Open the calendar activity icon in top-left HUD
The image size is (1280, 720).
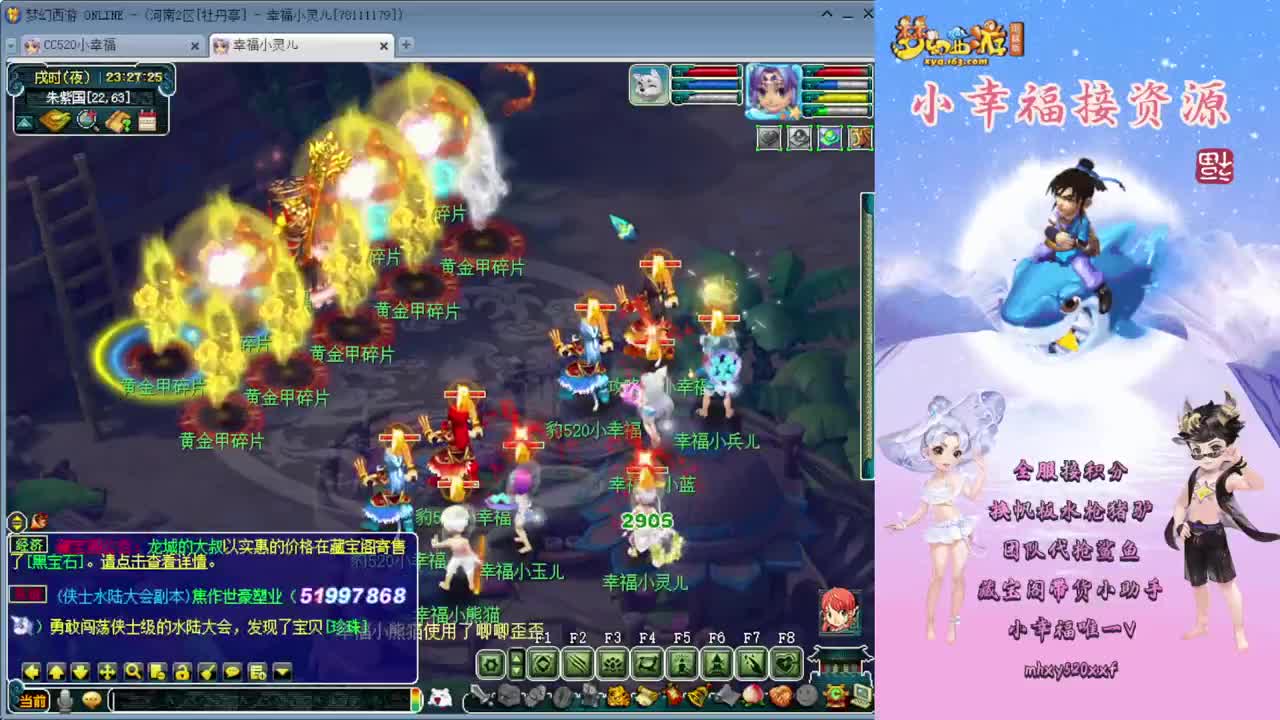[147, 120]
